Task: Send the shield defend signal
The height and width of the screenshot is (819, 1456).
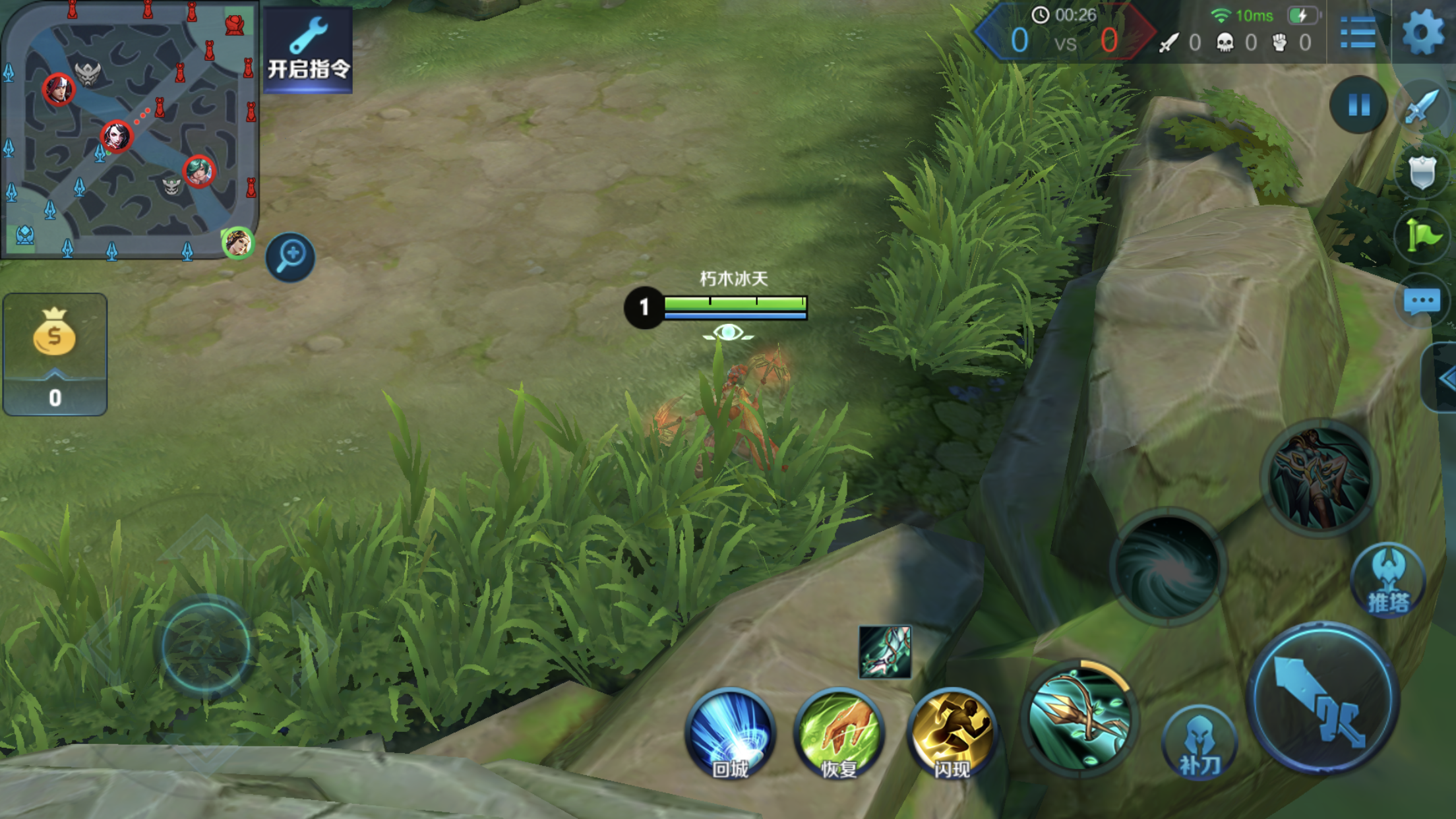Action: pyautogui.click(x=1422, y=173)
